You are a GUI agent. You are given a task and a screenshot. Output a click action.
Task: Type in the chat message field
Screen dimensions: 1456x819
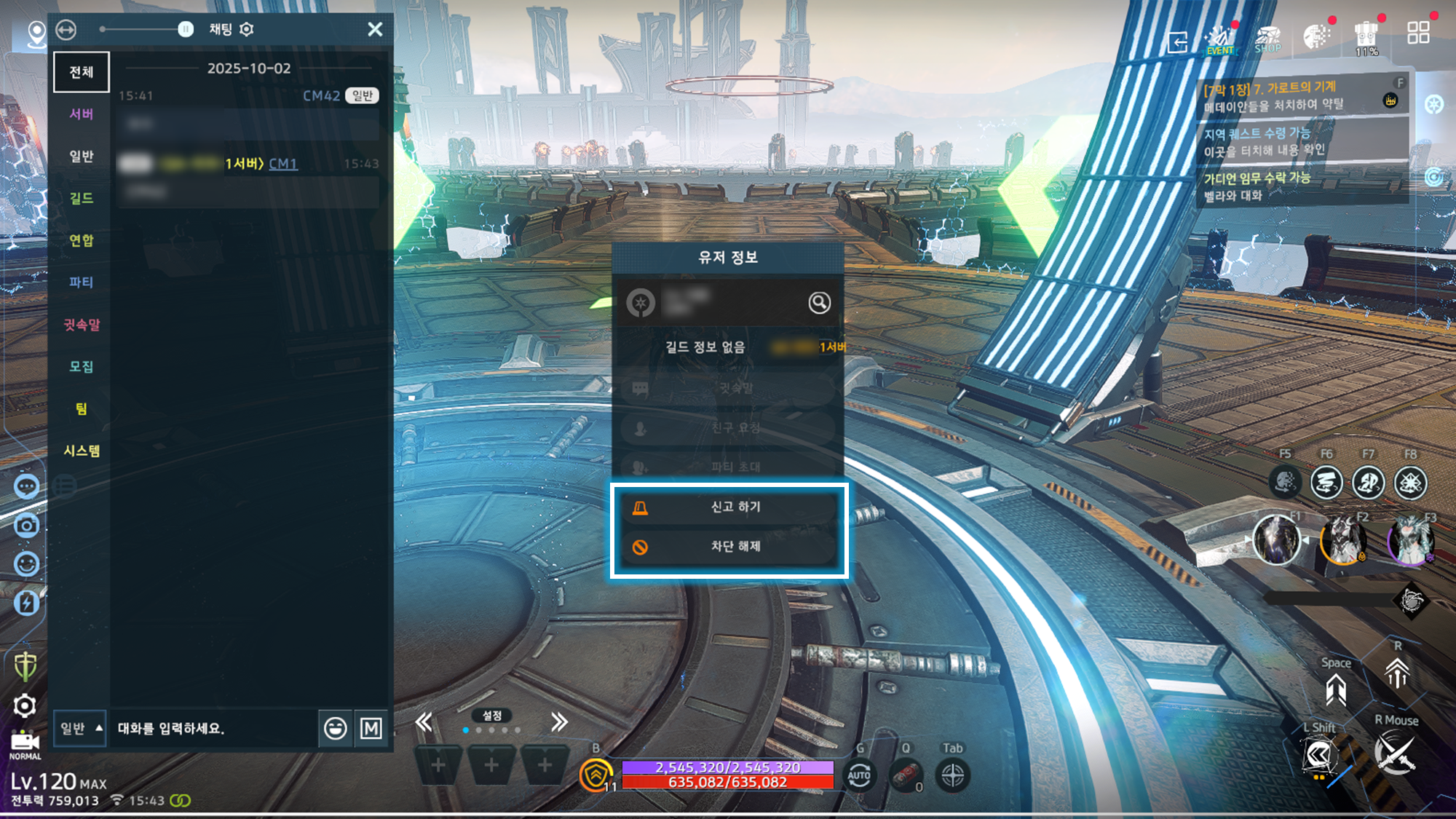(x=215, y=728)
